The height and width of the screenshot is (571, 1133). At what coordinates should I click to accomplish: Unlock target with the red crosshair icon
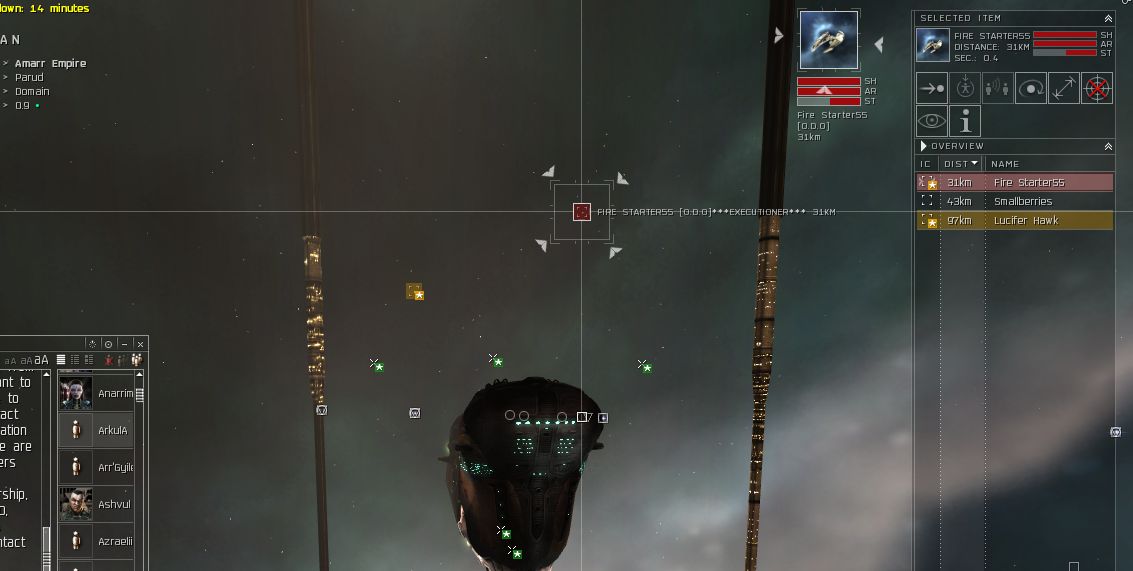(x=1097, y=88)
